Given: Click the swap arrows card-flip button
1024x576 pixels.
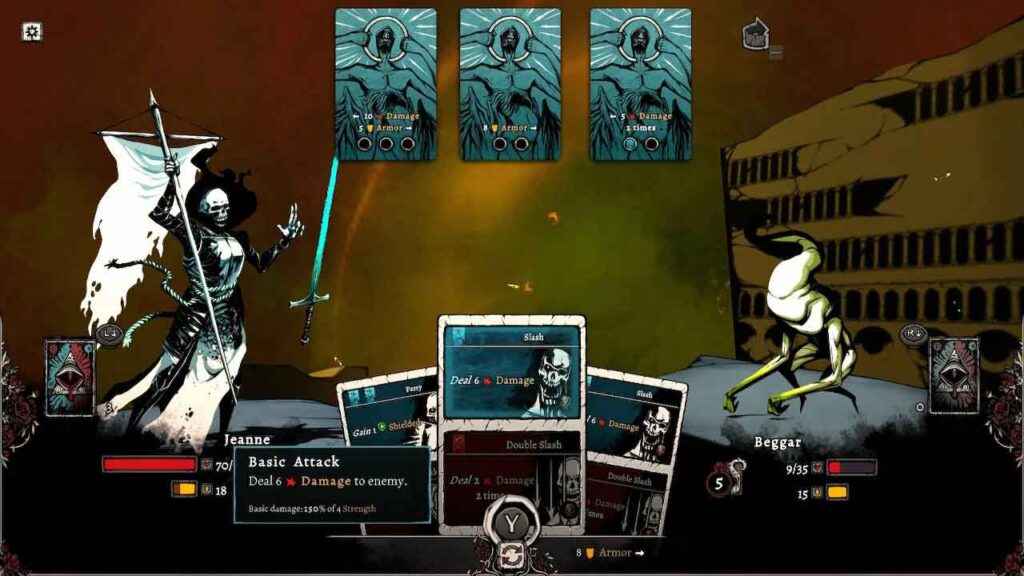Looking at the screenshot, I should [x=511, y=555].
